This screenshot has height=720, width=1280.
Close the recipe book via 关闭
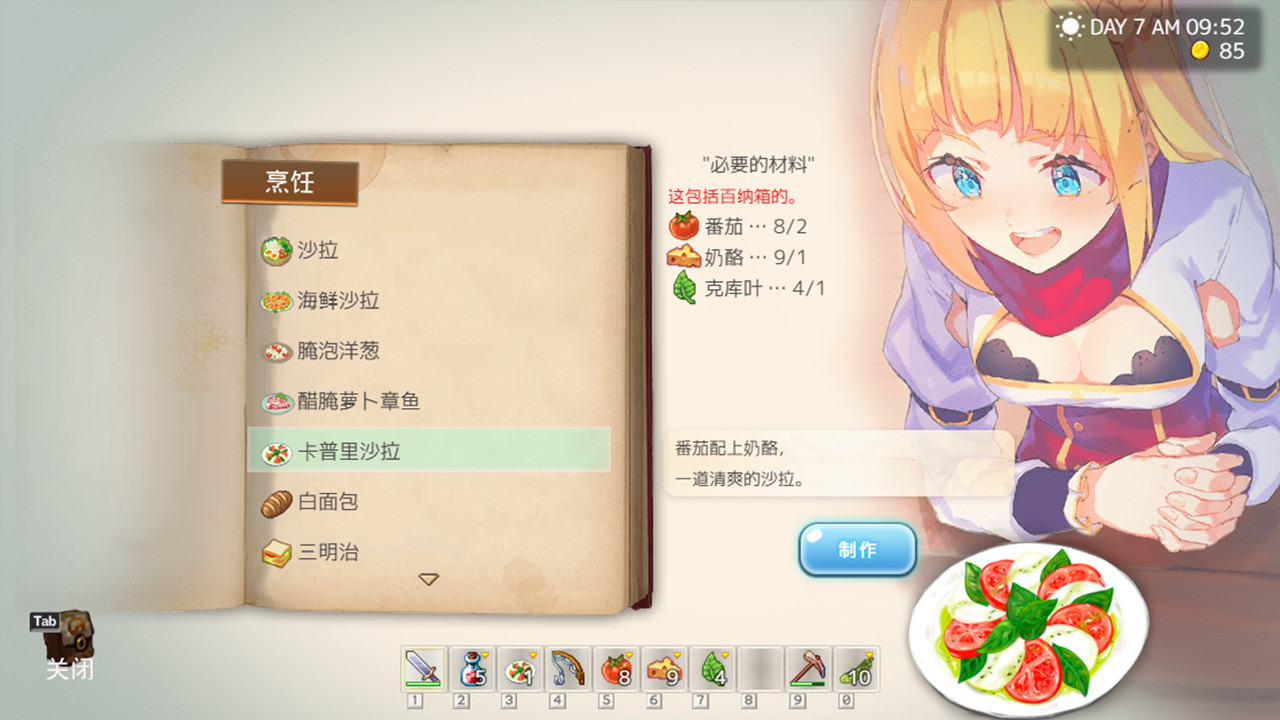coord(69,669)
